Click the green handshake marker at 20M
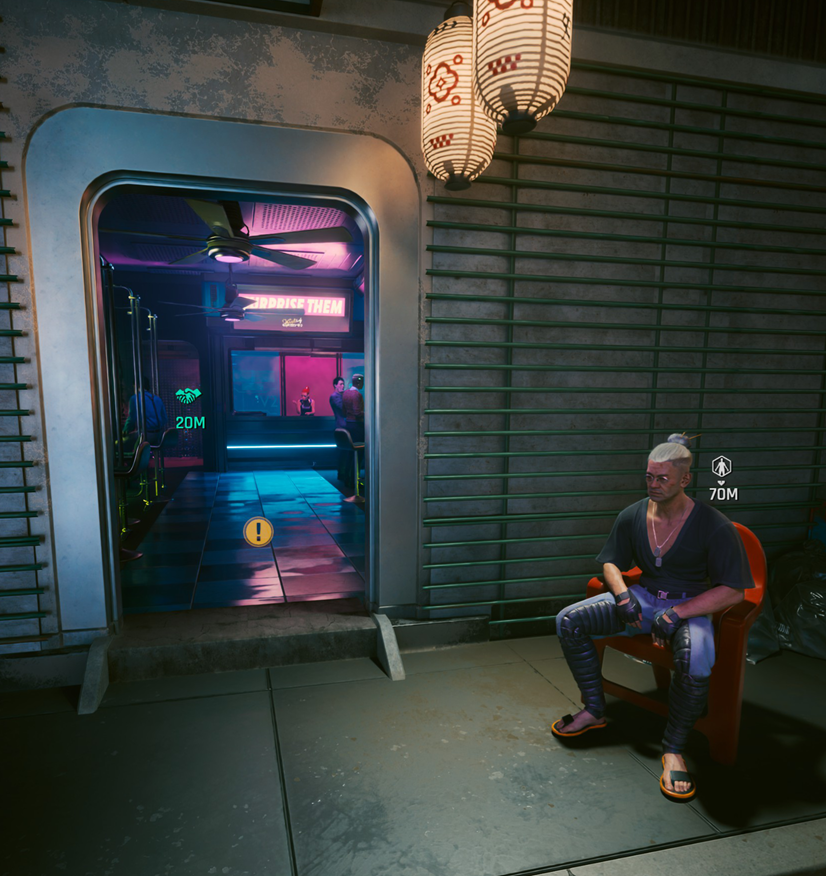The image size is (826, 876). point(188,397)
